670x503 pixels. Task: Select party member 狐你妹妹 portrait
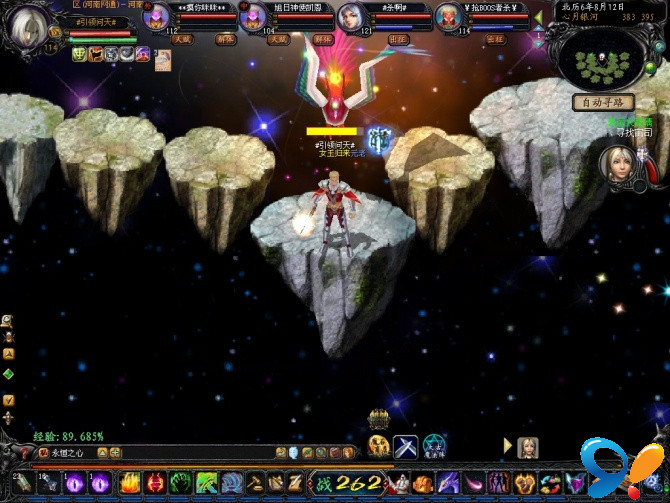tap(156, 19)
